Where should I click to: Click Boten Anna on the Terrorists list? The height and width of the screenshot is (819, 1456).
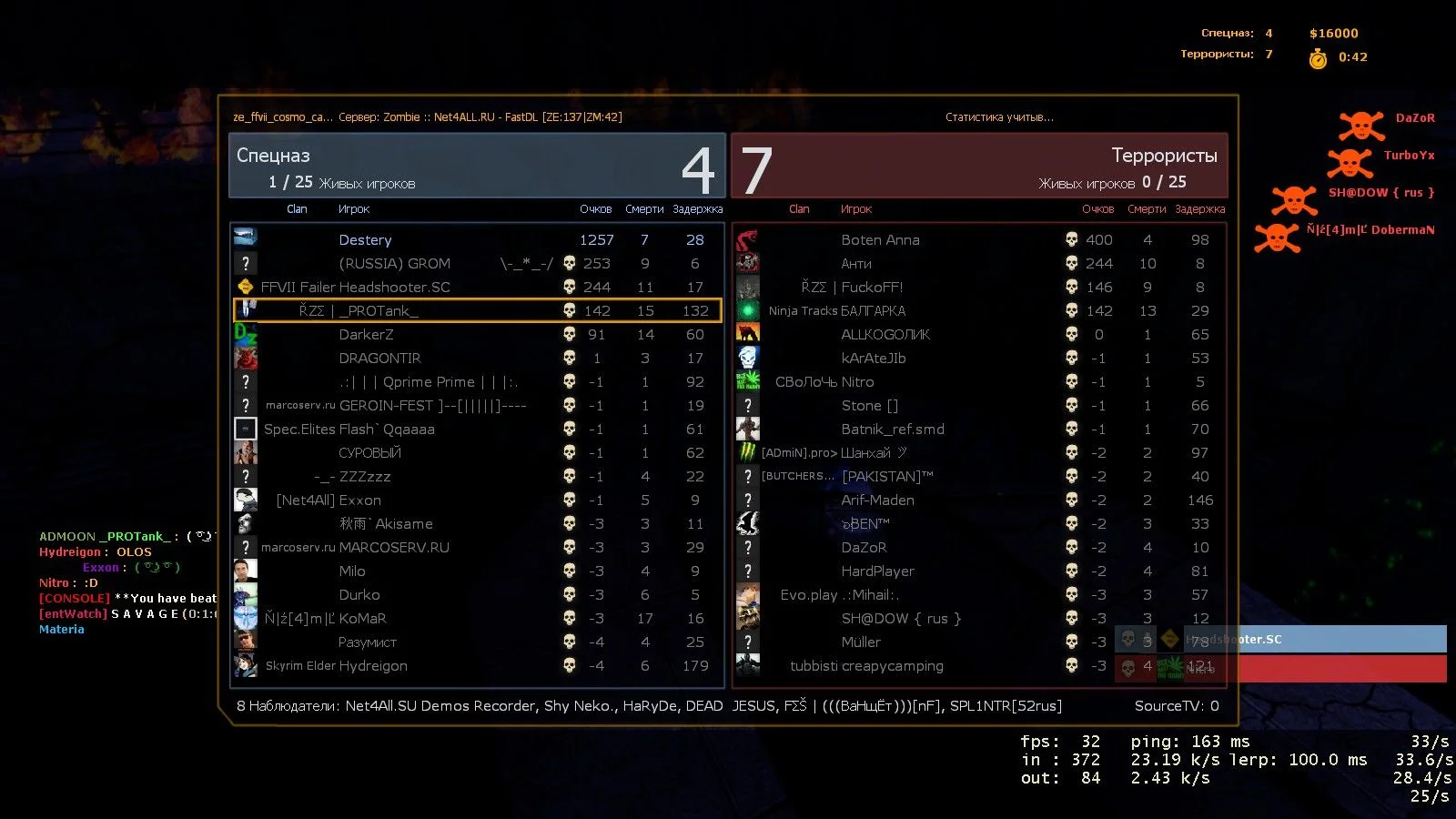coord(979,239)
